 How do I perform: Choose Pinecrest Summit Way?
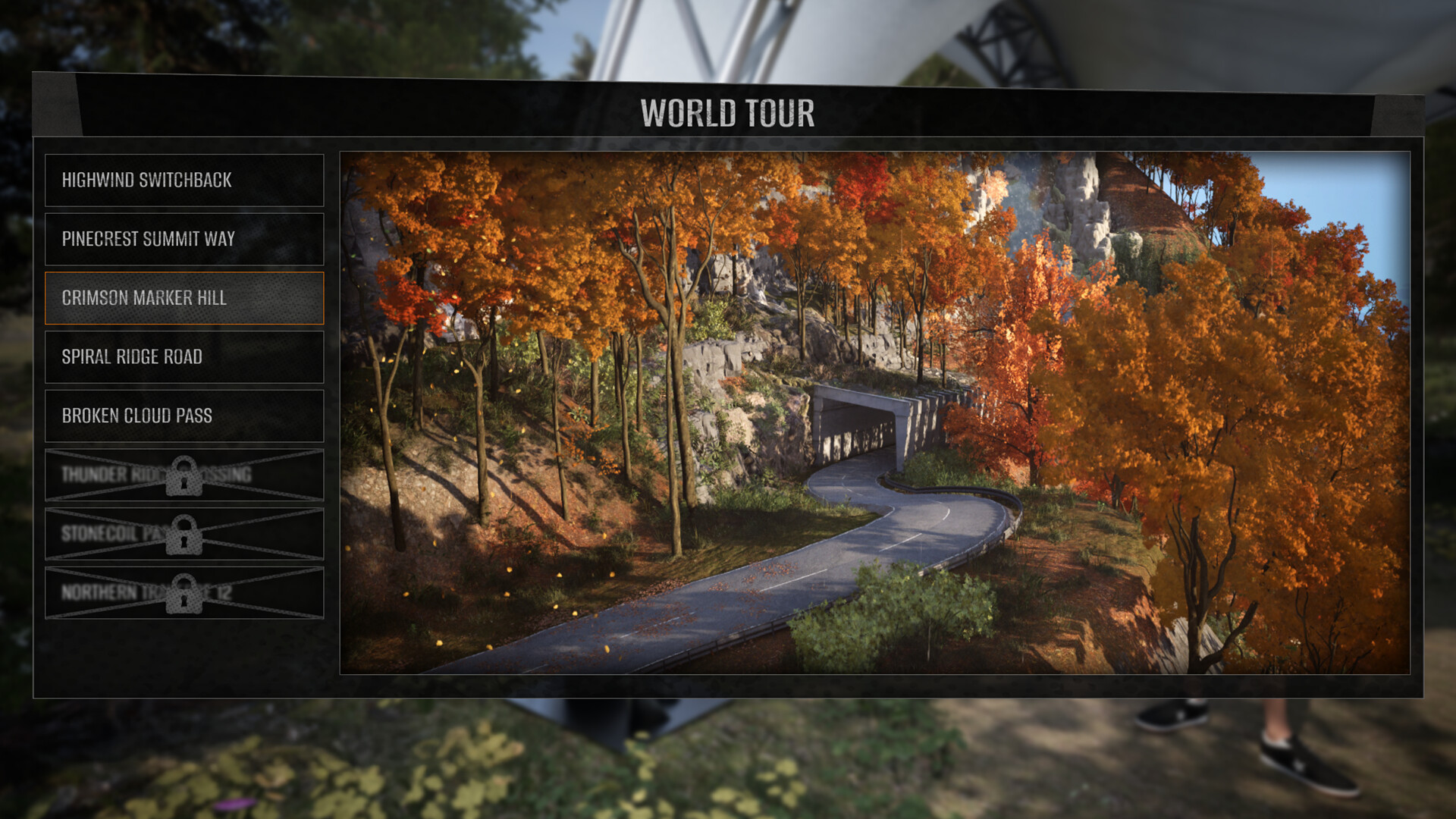coord(184,239)
